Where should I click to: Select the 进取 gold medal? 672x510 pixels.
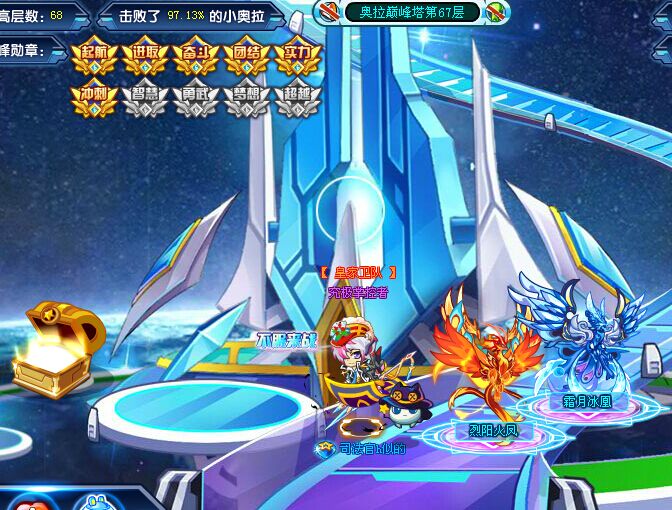(145, 55)
